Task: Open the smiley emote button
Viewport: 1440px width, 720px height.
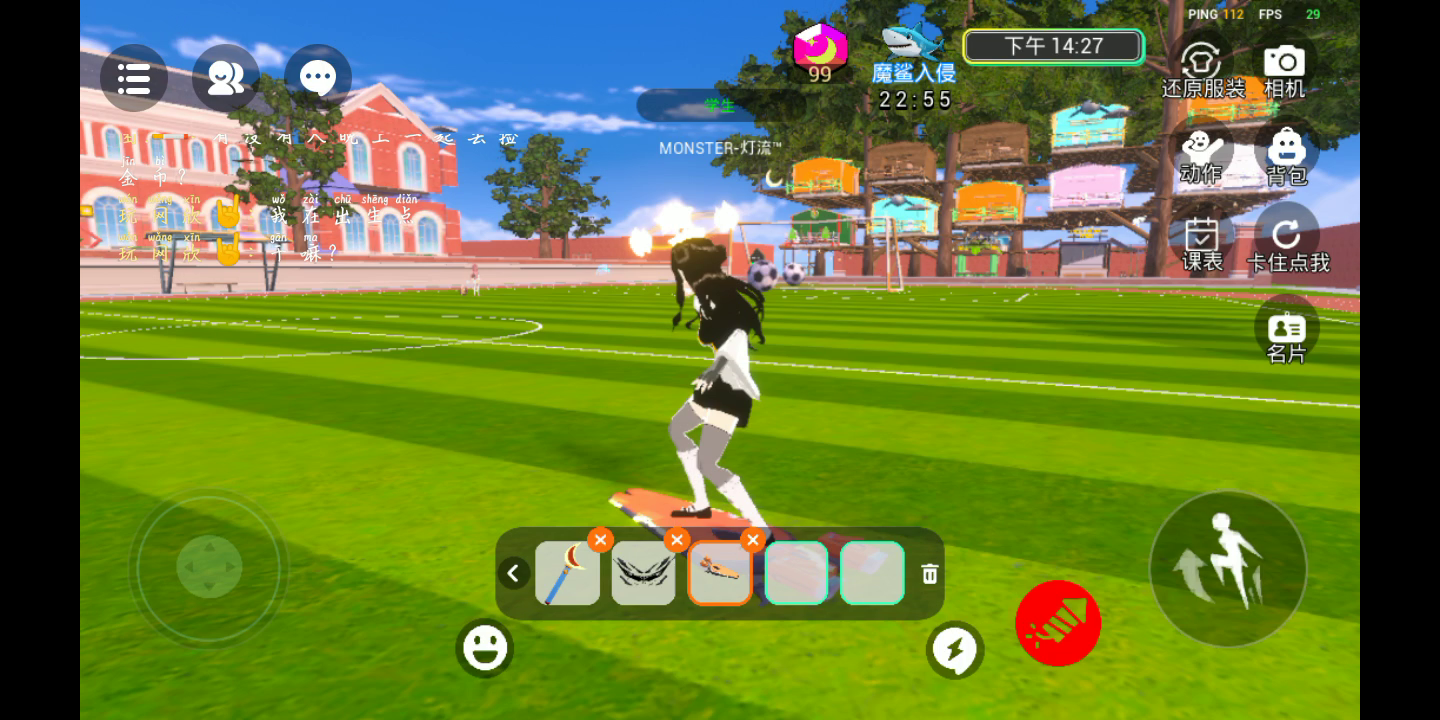Action: [x=485, y=648]
